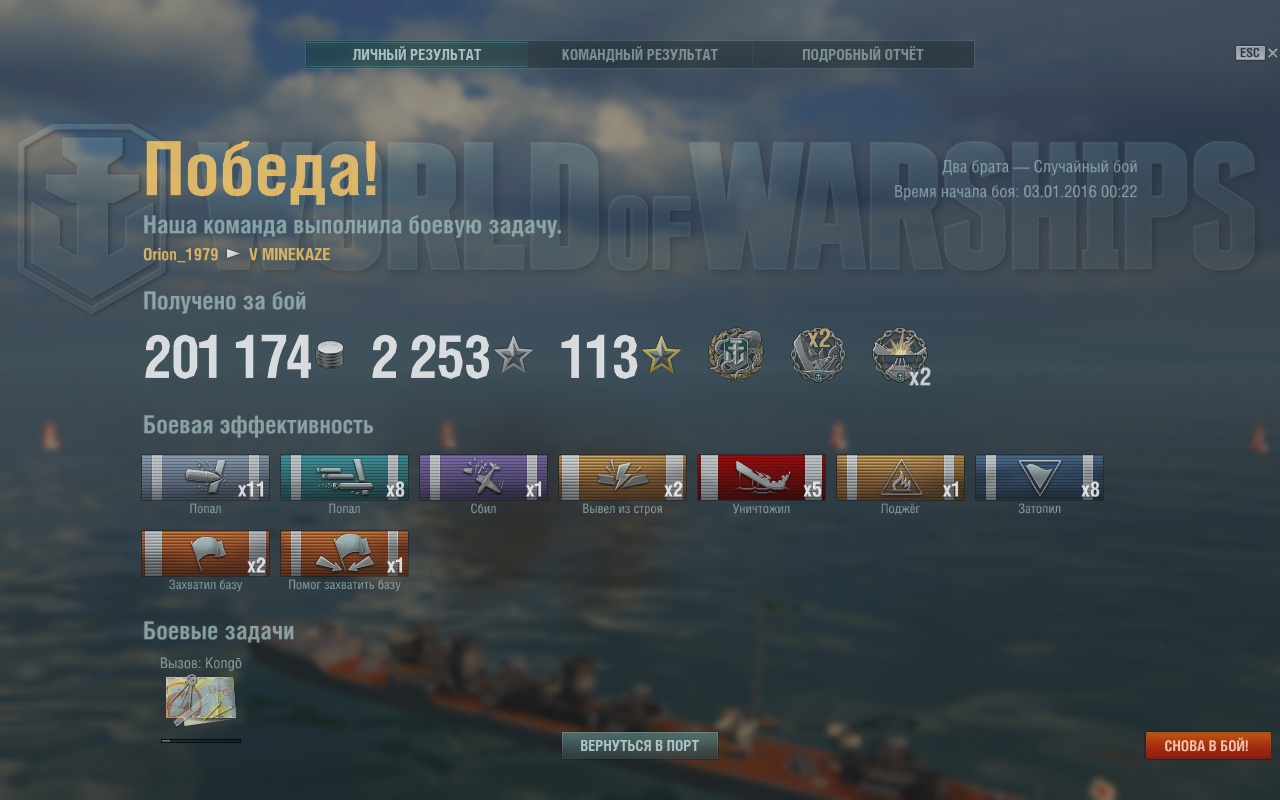
Task: Open the Подробный отчёт tab
Action: [x=862, y=55]
